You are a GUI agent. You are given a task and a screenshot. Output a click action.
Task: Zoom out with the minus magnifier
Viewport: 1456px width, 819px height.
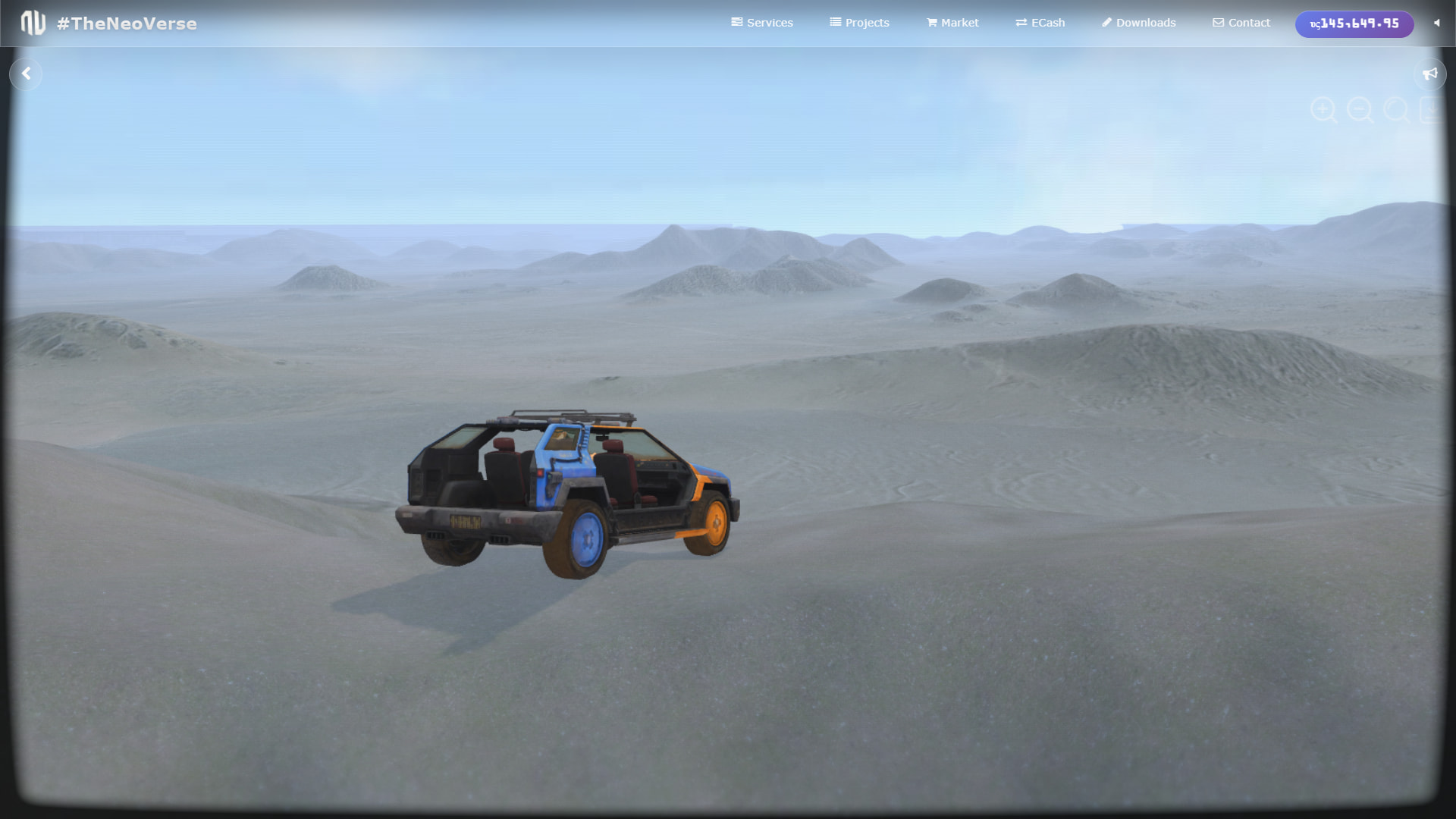pos(1360,110)
